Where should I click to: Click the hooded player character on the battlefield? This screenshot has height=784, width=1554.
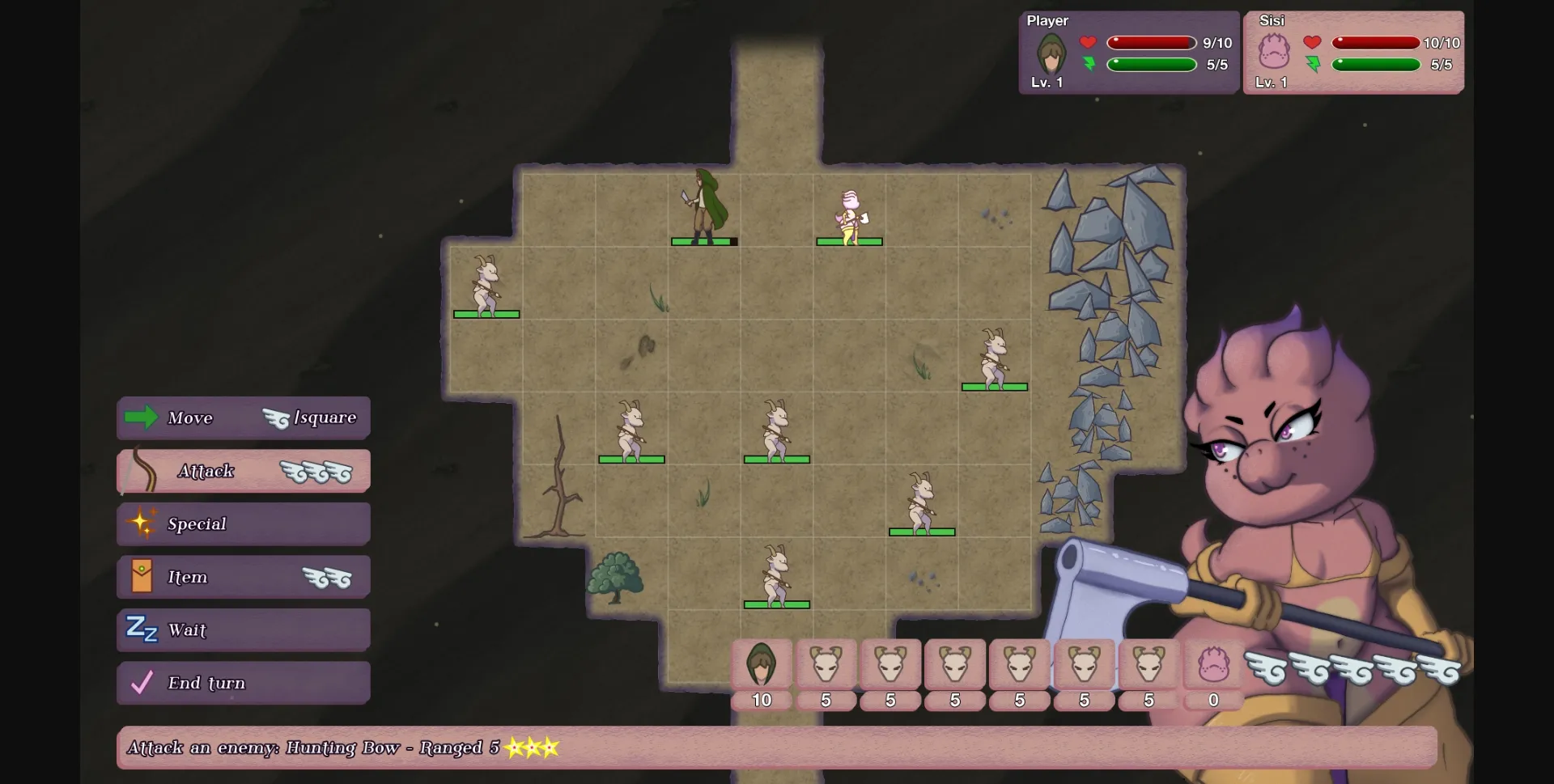coord(703,209)
